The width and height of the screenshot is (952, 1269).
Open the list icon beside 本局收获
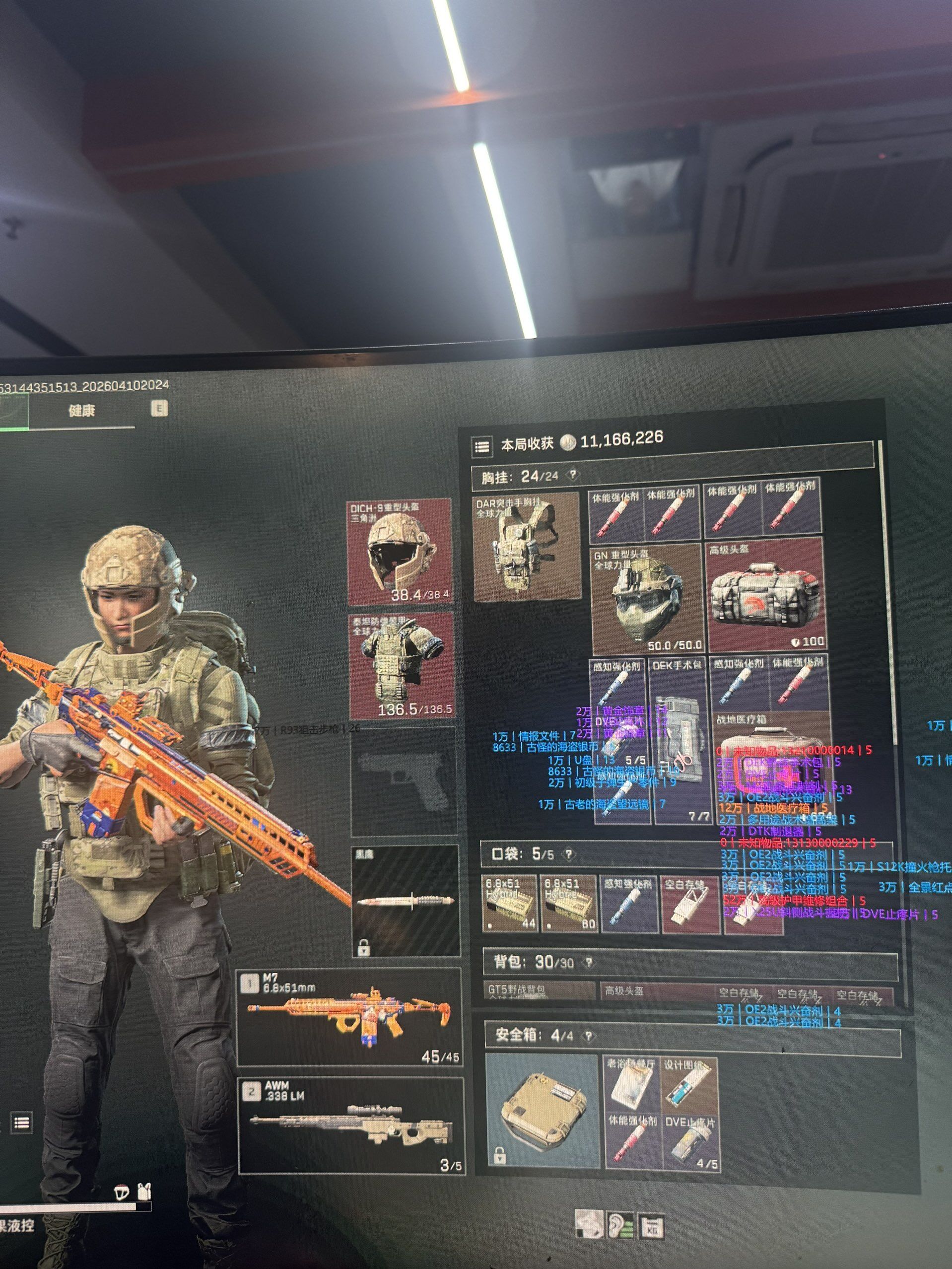pyautogui.click(x=482, y=446)
